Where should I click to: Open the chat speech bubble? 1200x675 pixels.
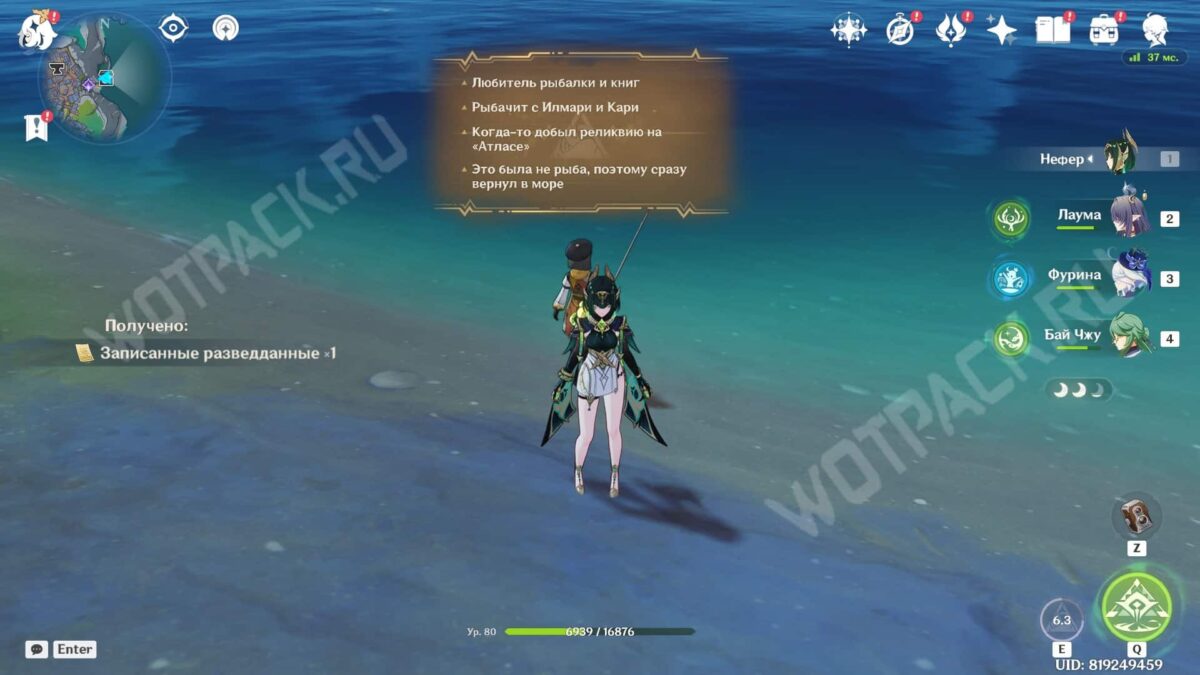coord(37,649)
